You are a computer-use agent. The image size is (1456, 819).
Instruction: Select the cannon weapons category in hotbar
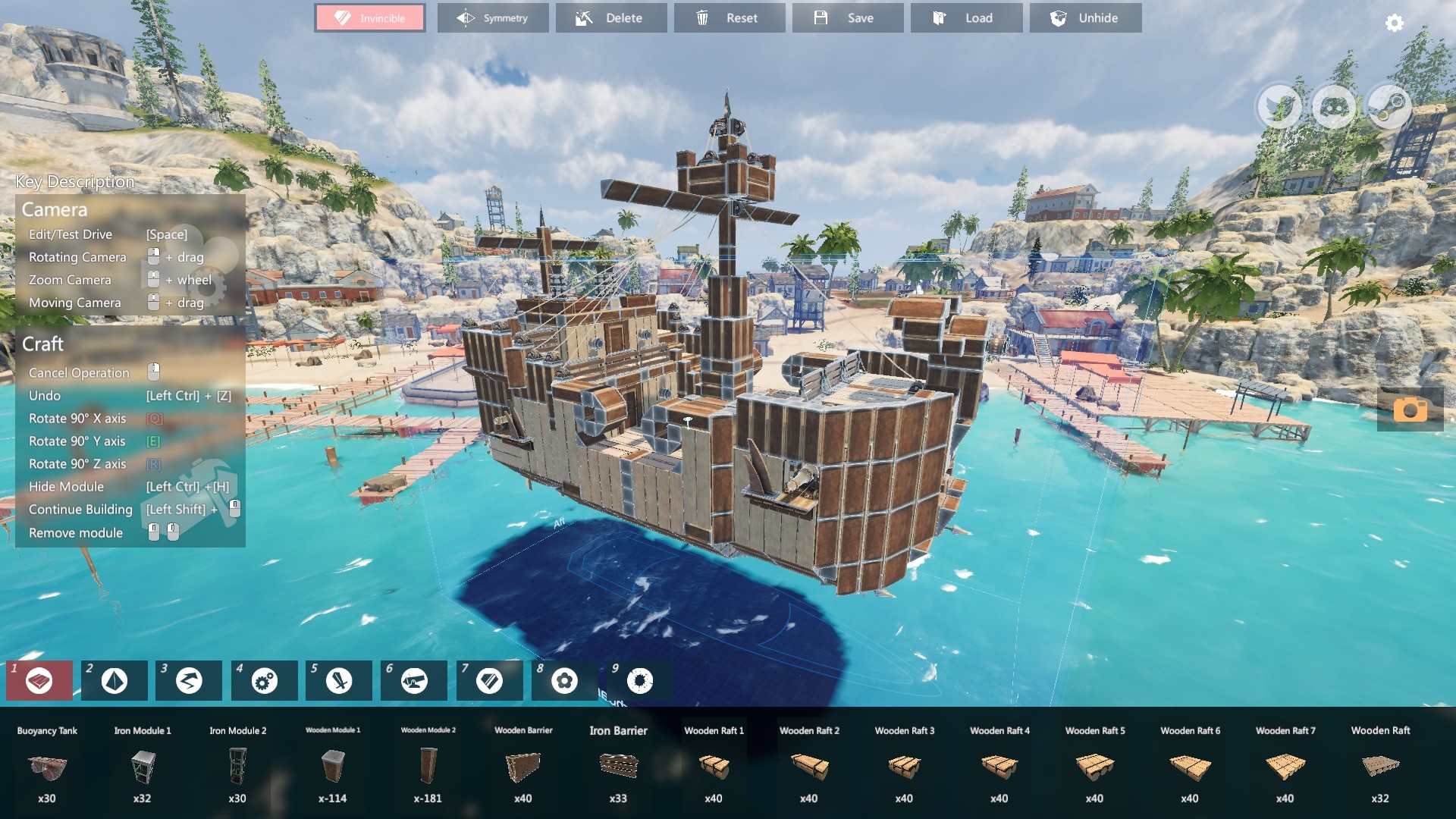(x=413, y=680)
